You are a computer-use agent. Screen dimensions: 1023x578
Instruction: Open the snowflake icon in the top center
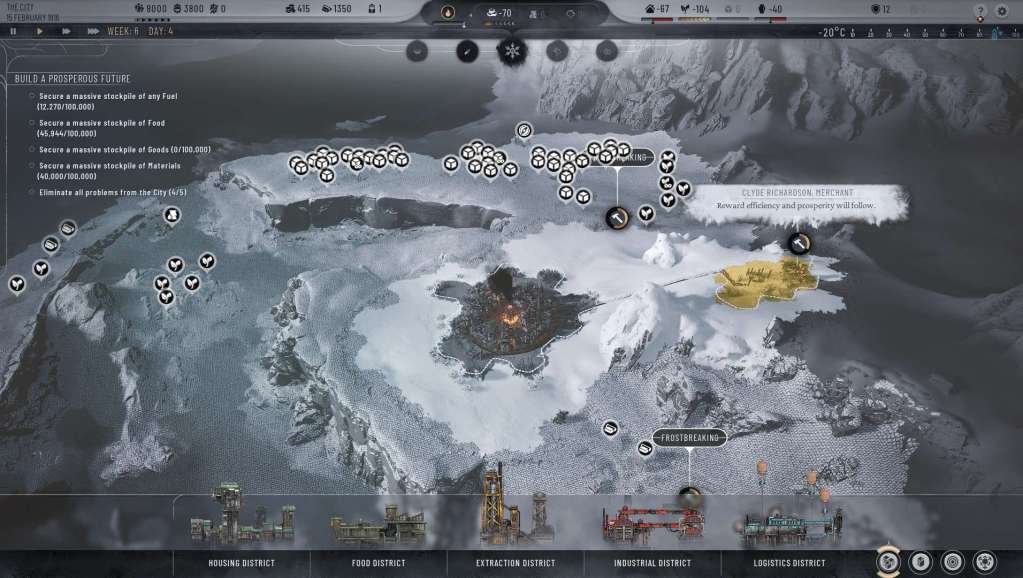511,50
